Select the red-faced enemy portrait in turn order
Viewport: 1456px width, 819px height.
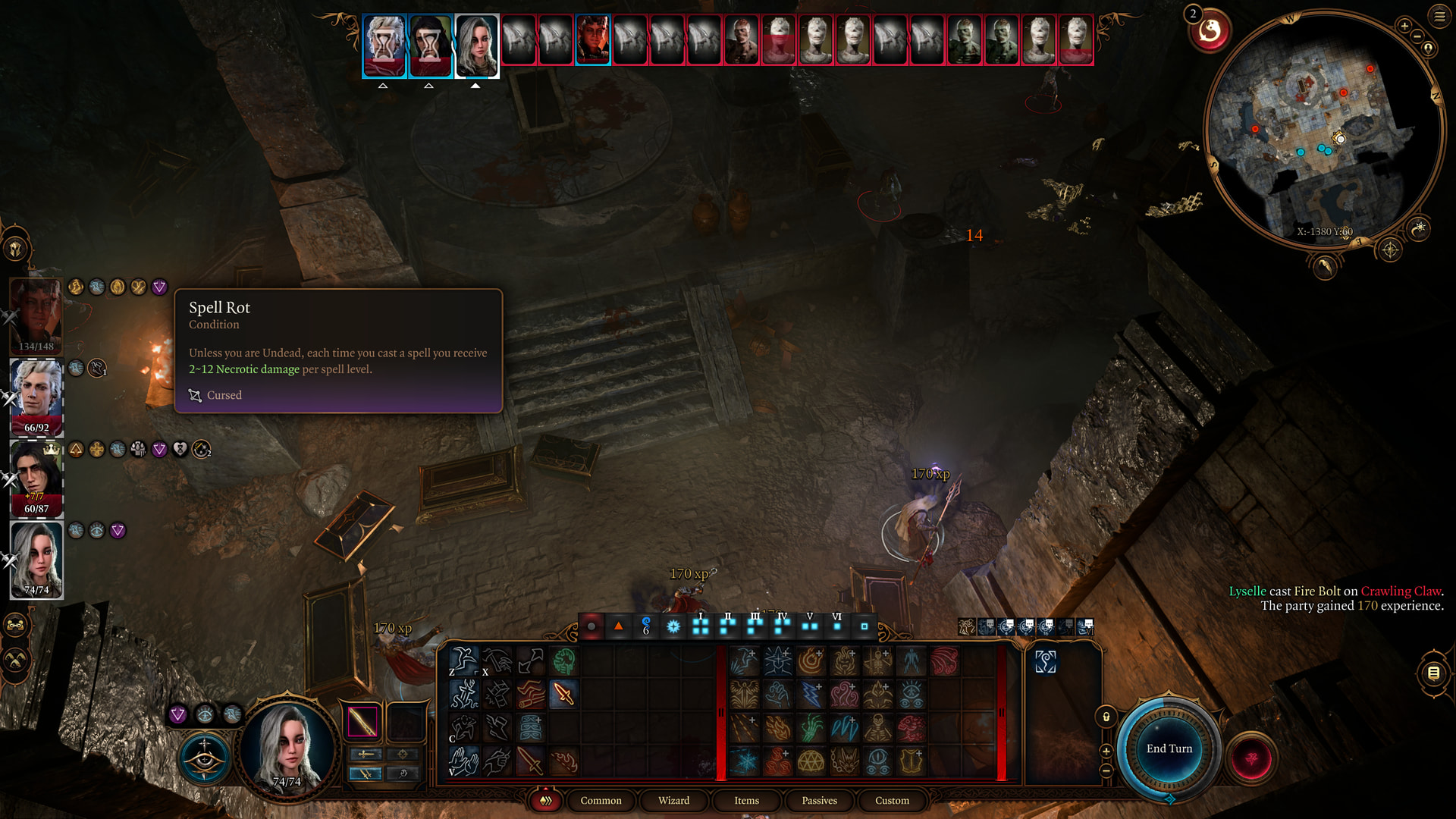click(592, 39)
